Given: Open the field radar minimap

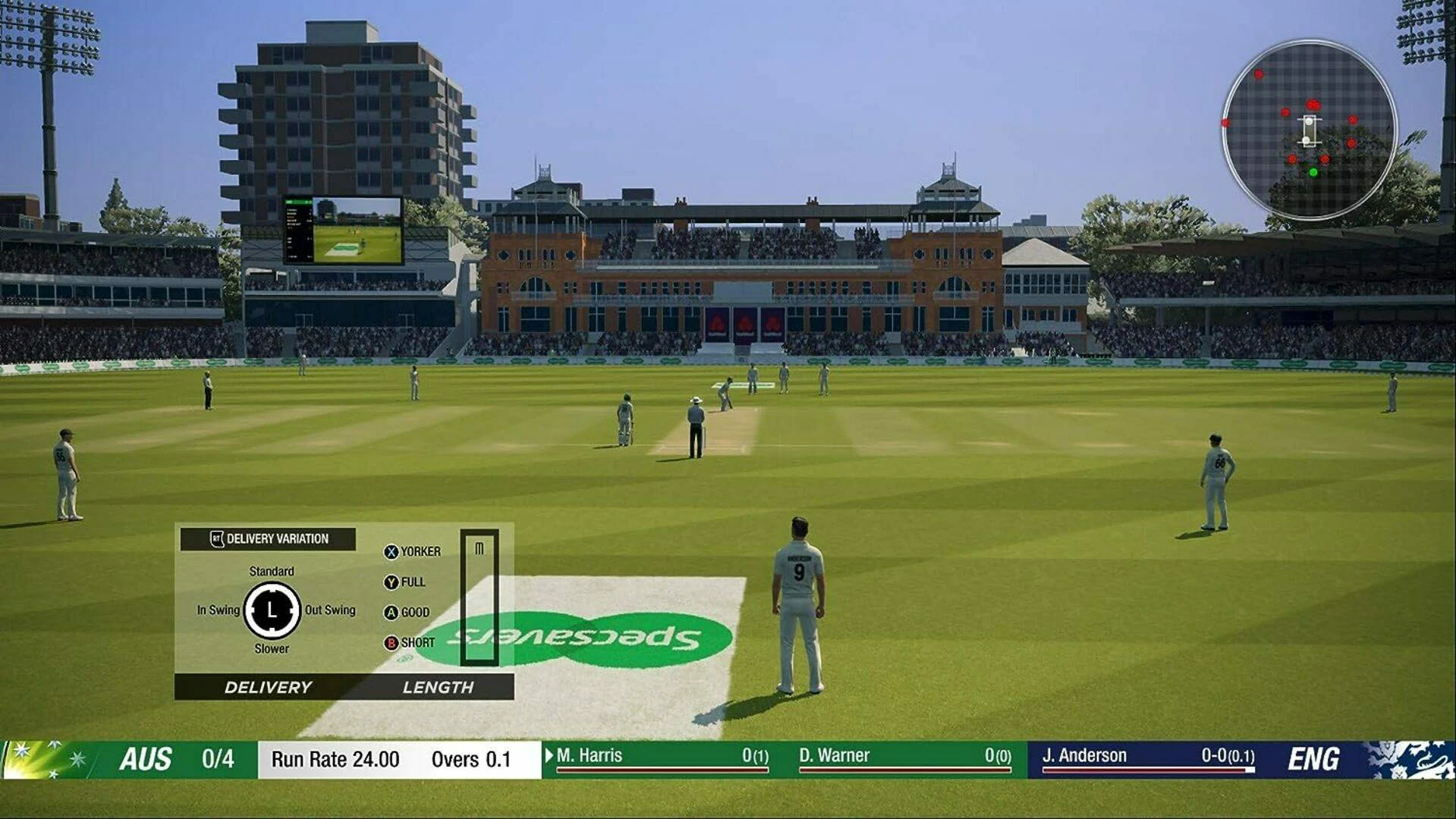Looking at the screenshot, I should (1309, 130).
